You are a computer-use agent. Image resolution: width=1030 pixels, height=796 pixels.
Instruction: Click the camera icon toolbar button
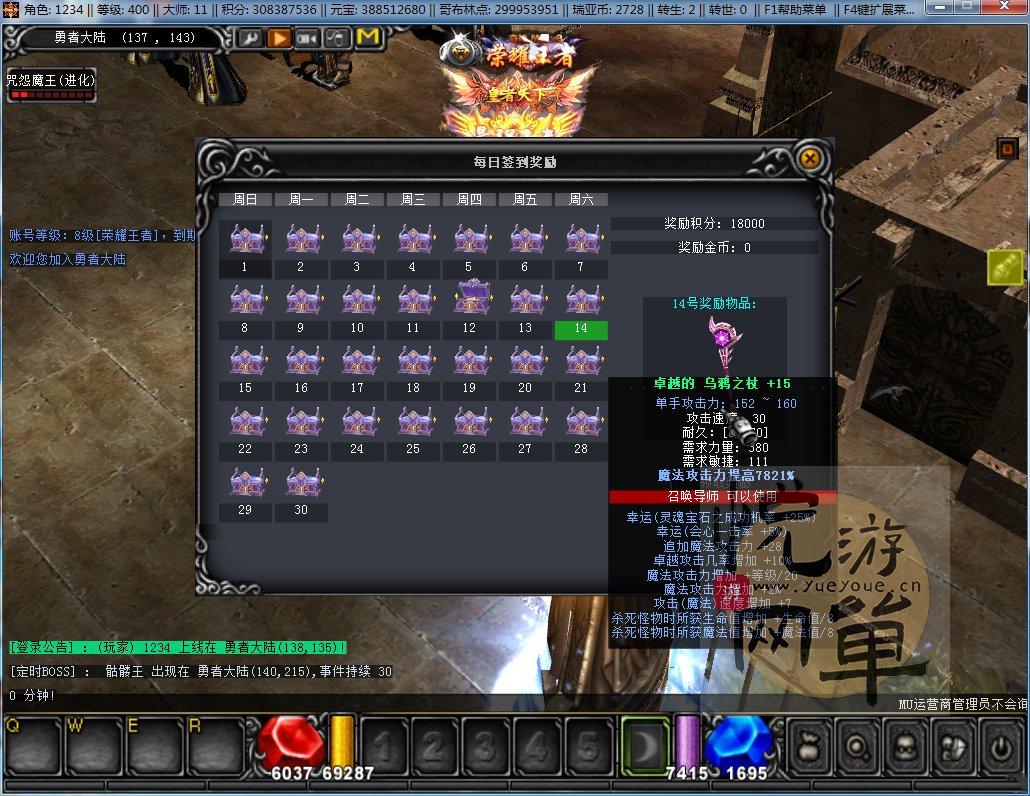[x=308, y=38]
